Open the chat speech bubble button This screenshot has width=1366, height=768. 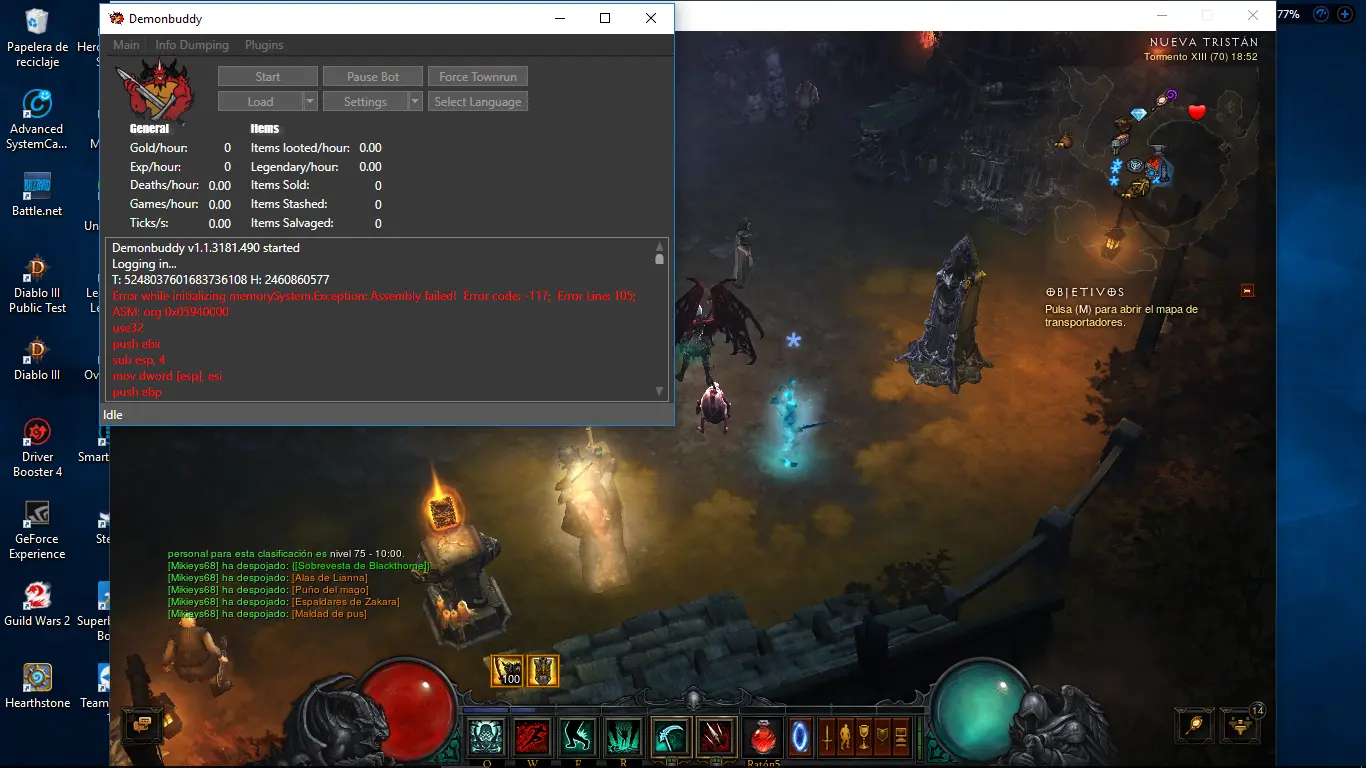click(141, 723)
